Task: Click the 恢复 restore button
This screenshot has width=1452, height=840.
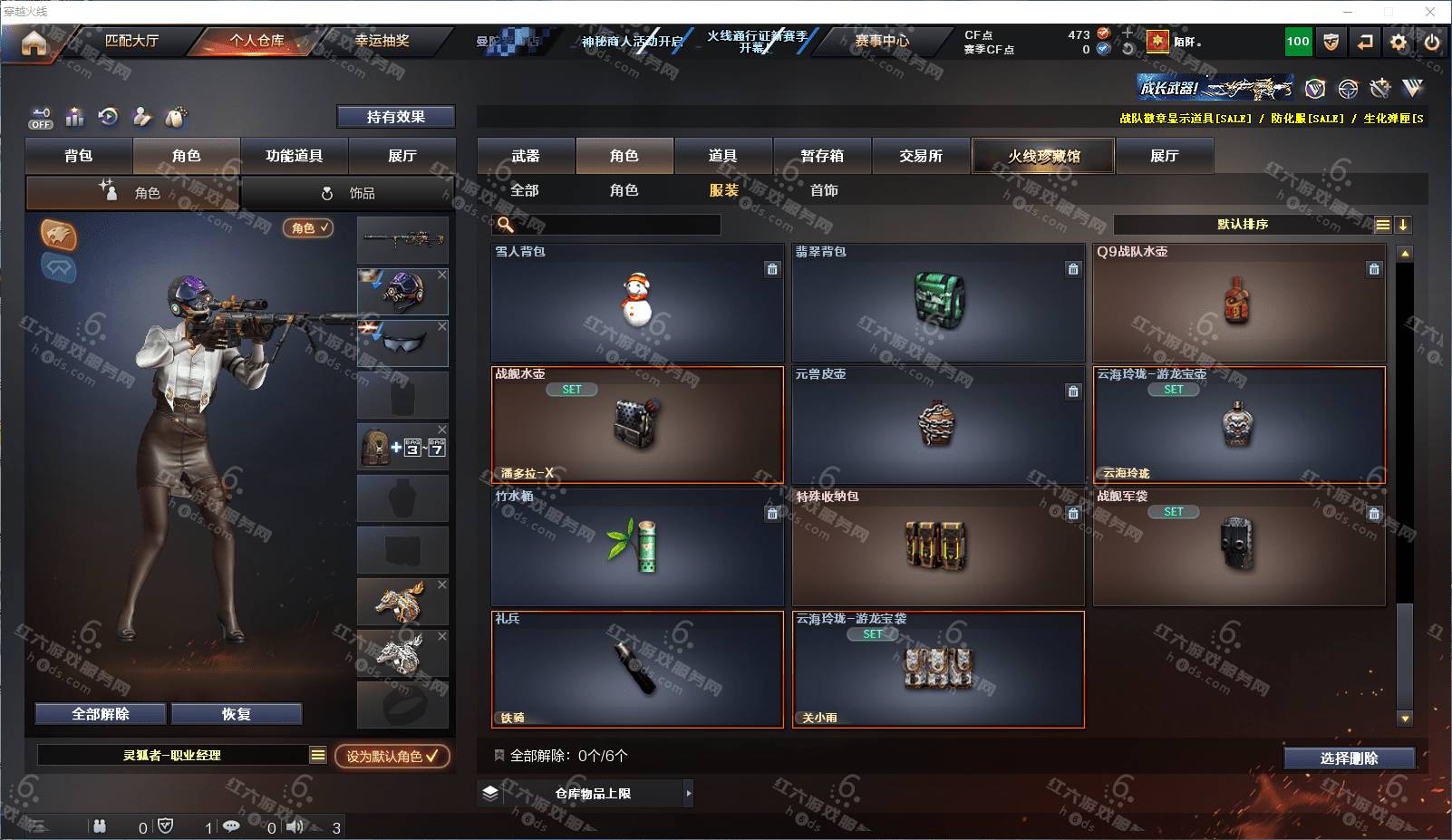Action: point(236,714)
